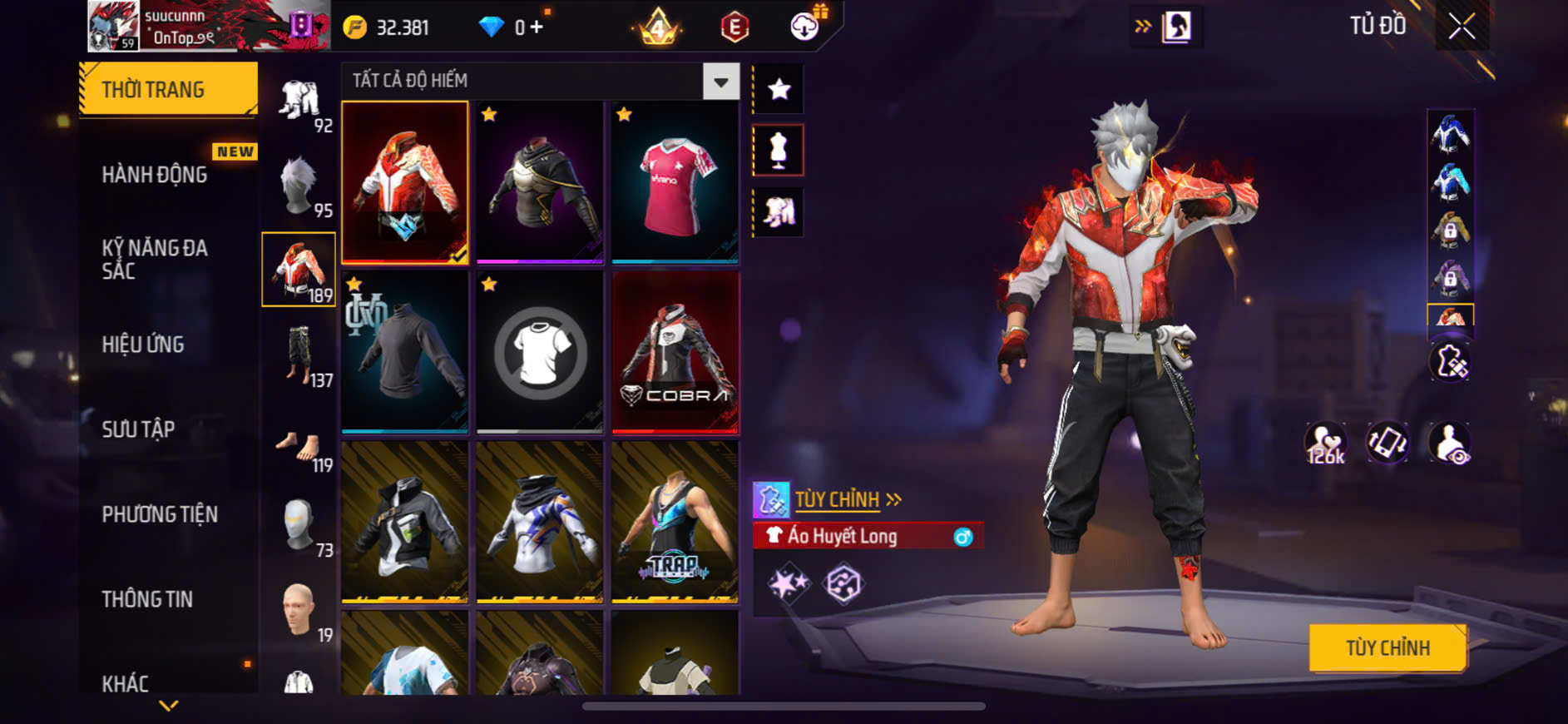The width and height of the screenshot is (1568, 724).
Task: Show the Thông Tin section
Action: (147, 599)
